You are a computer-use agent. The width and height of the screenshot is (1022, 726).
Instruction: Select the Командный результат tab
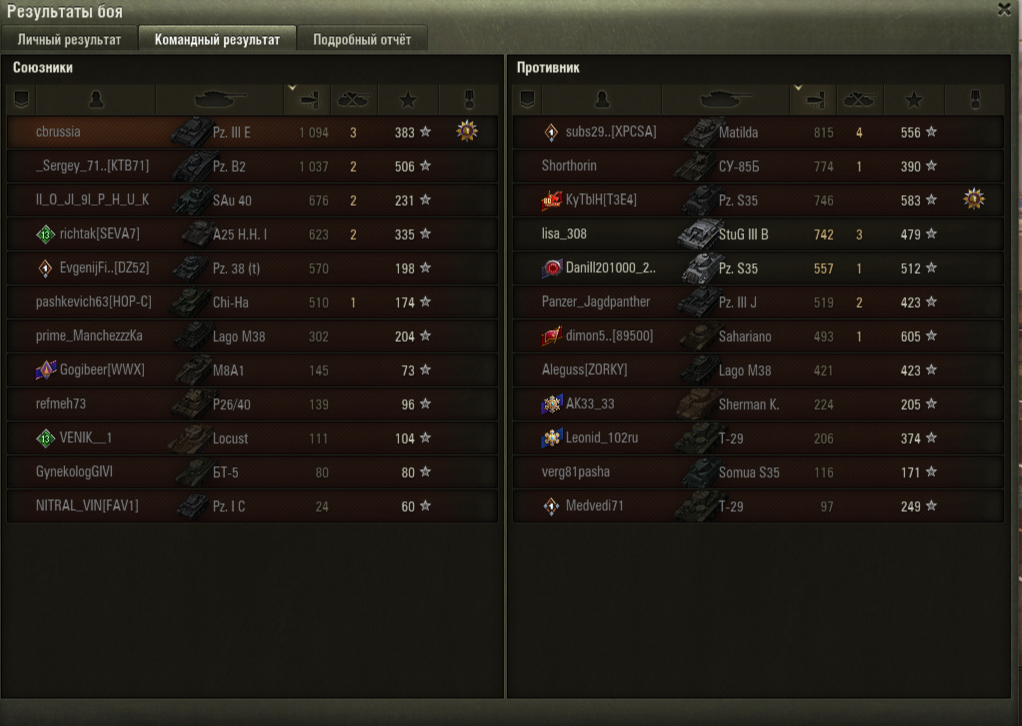pyautogui.click(x=217, y=40)
